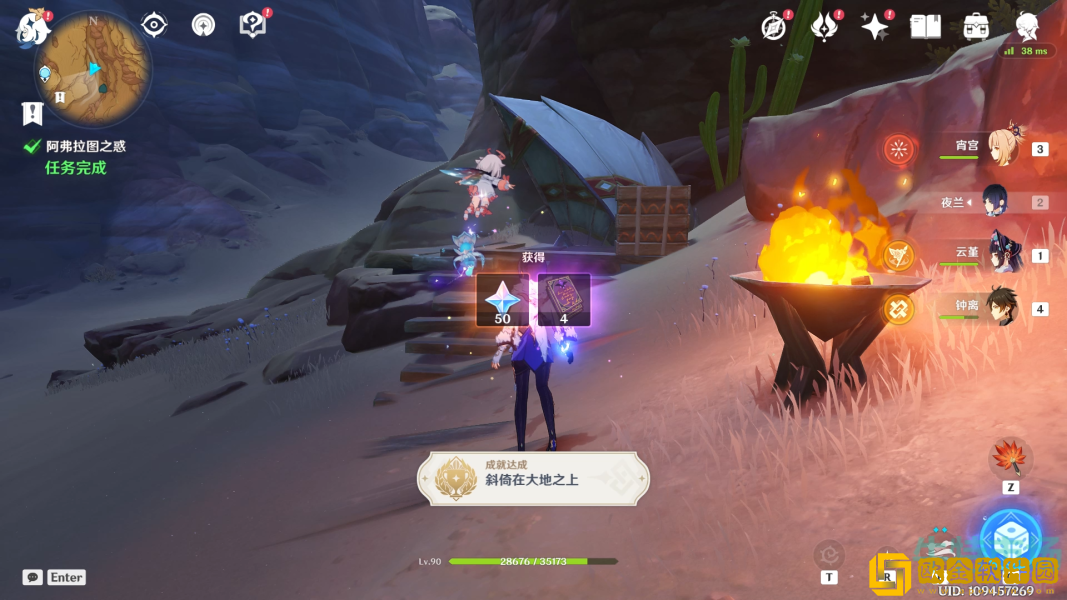This screenshot has height=600, width=1067.
Task: Select the purple book reward item
Action: click(x=564, y=300)
